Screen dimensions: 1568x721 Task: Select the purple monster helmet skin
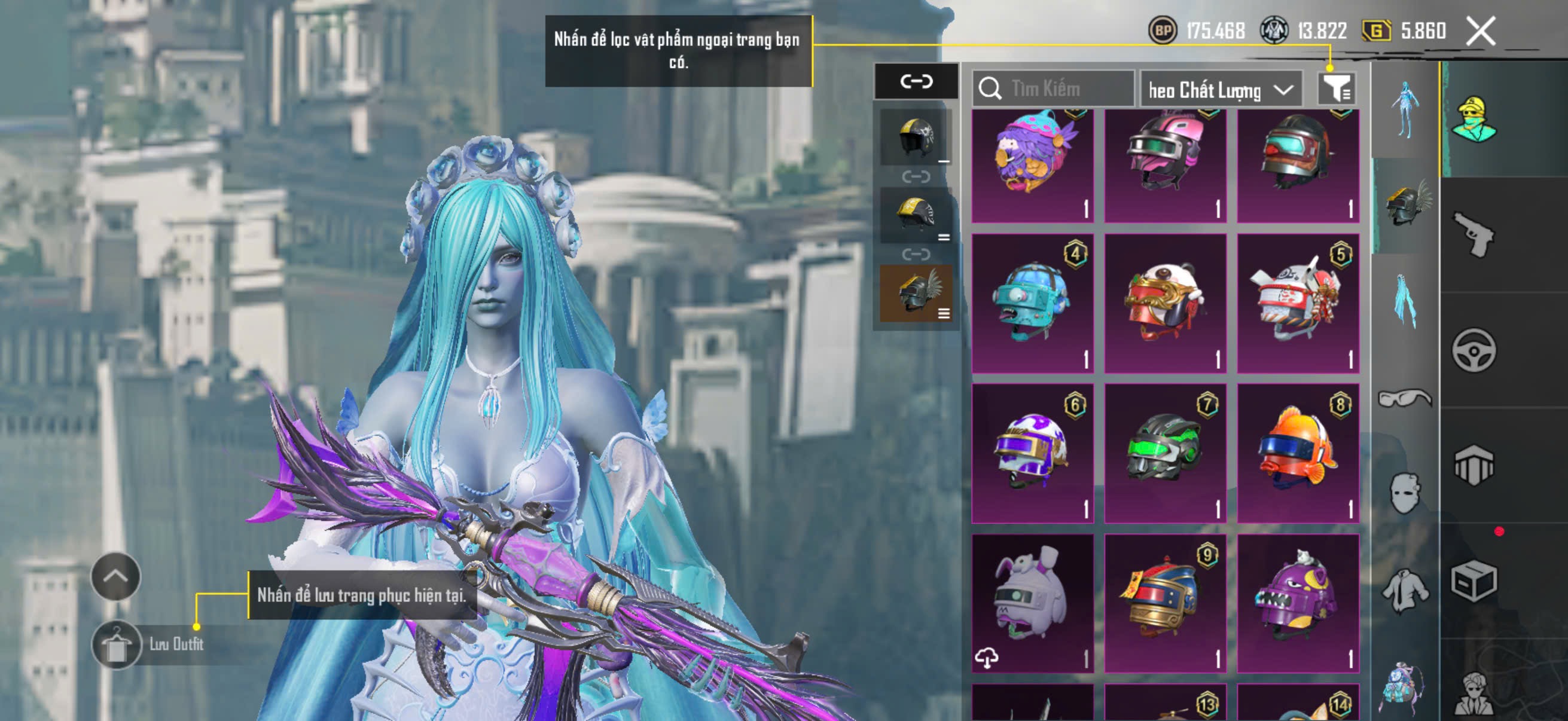[x=1298, y=603]
